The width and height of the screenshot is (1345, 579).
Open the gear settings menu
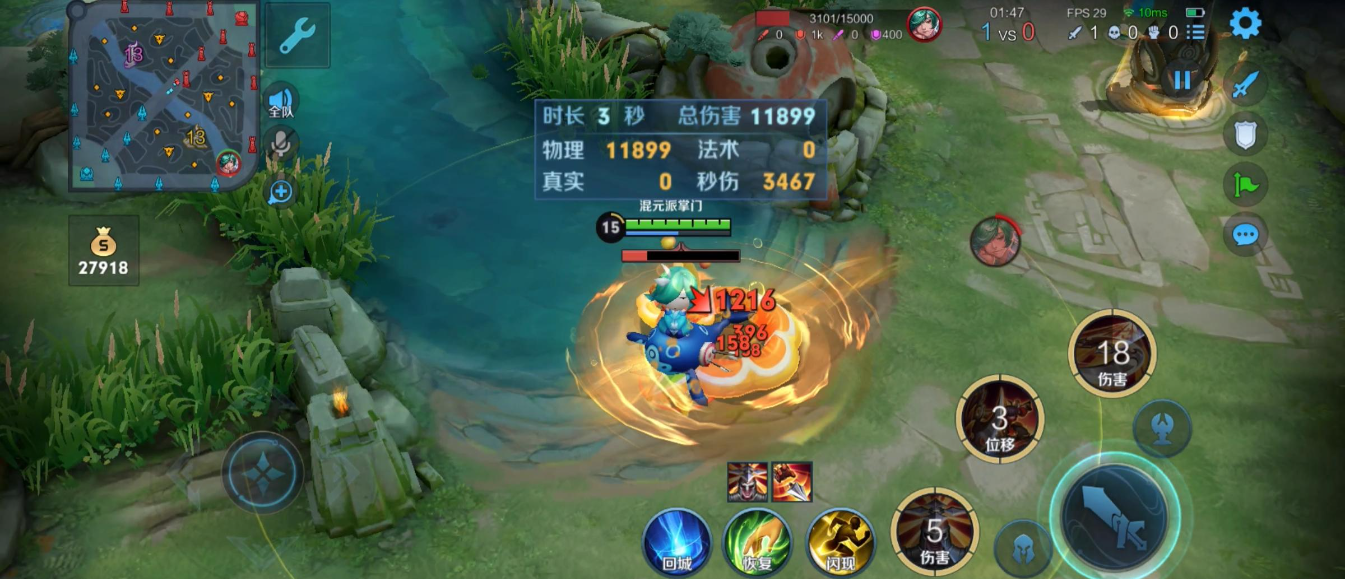click(x=1245, y=23)
